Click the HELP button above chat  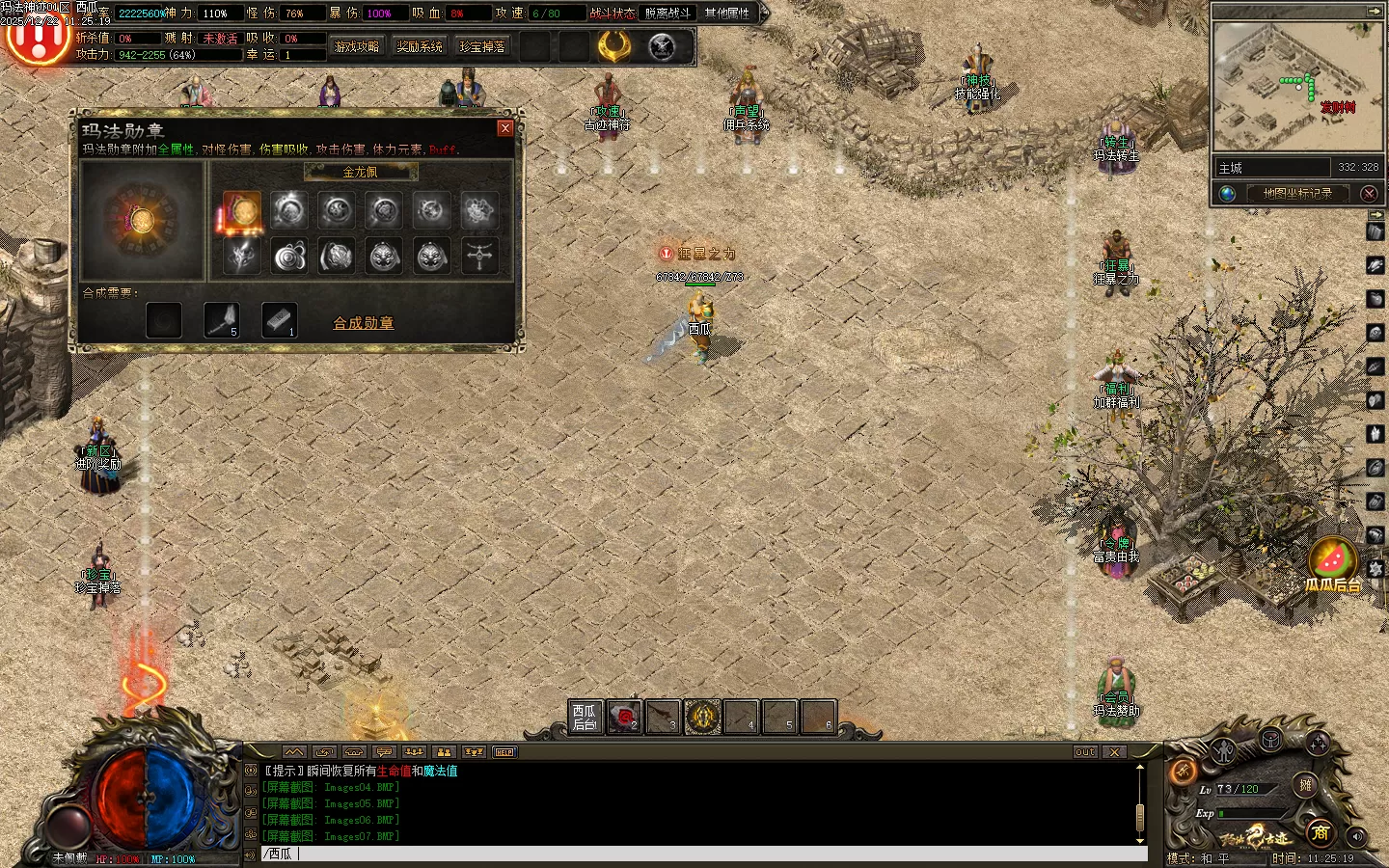coord(504,752)
